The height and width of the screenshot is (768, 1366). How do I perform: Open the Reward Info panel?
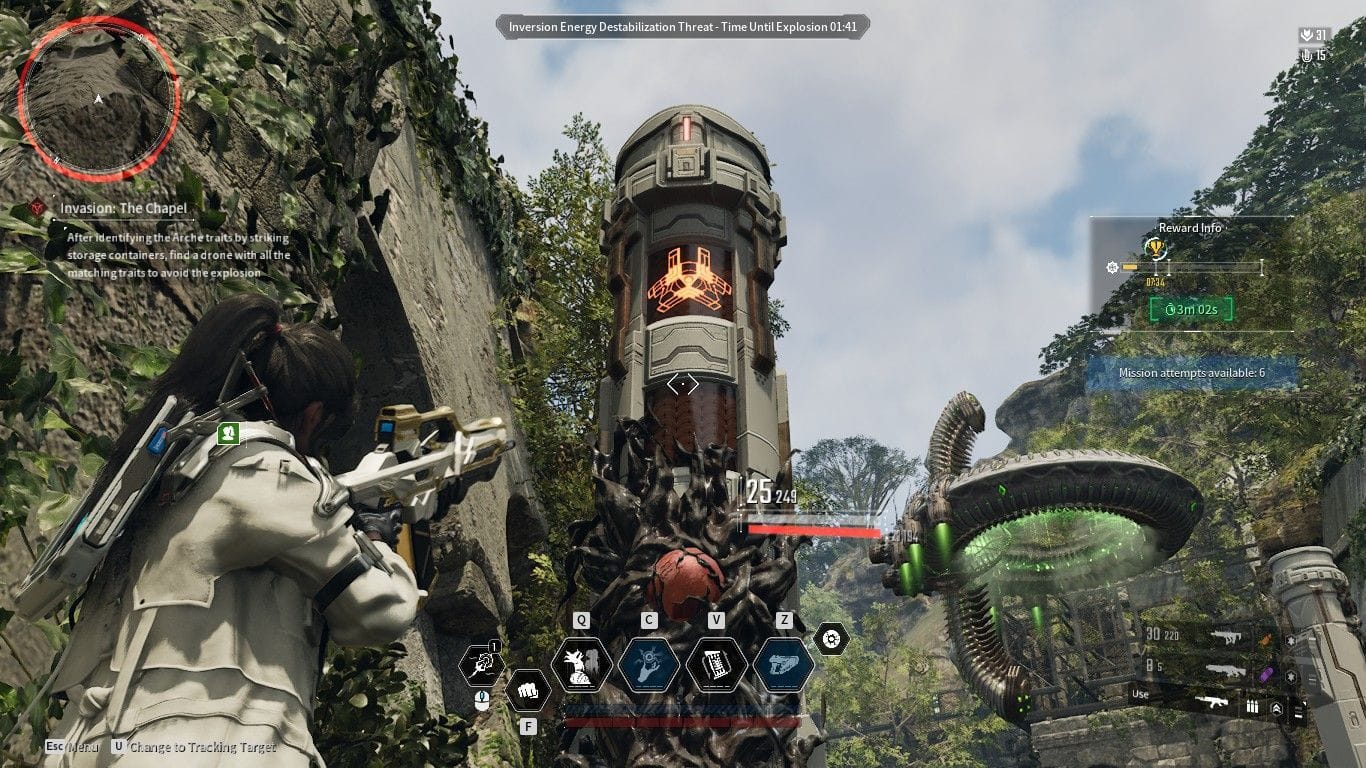point(1190,228)
